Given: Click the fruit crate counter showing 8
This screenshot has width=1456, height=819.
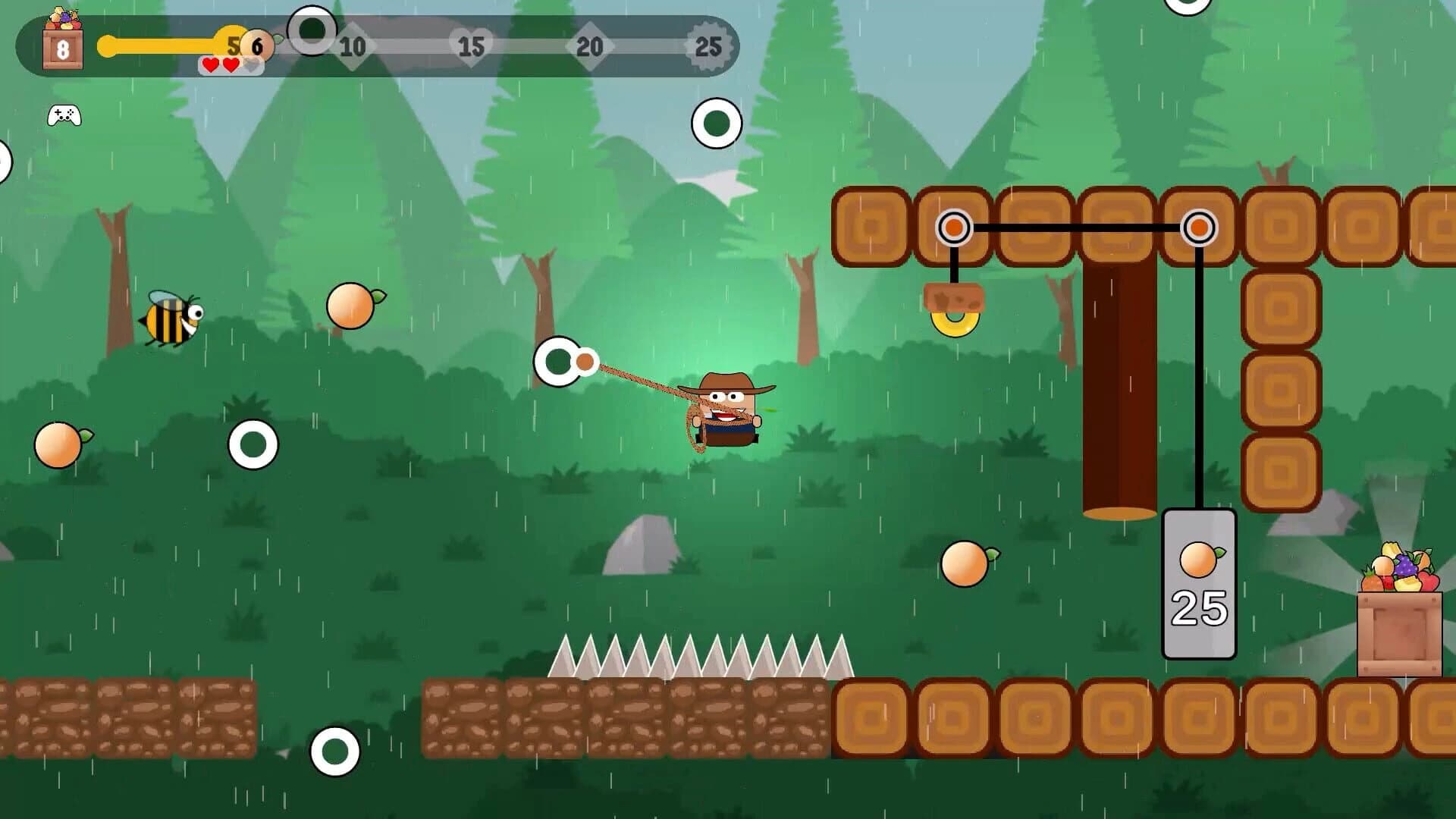Looking at the screenshot, I should 64,48.
